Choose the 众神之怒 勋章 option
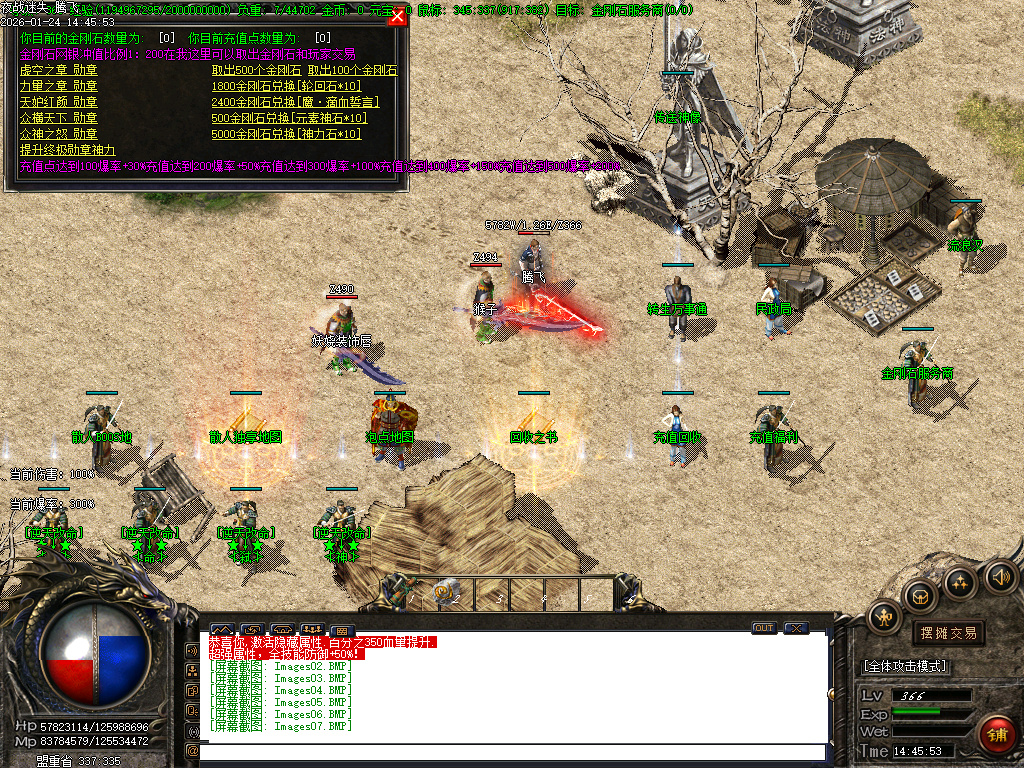The height and width of the screenshot is (768, 1024). 58,134
